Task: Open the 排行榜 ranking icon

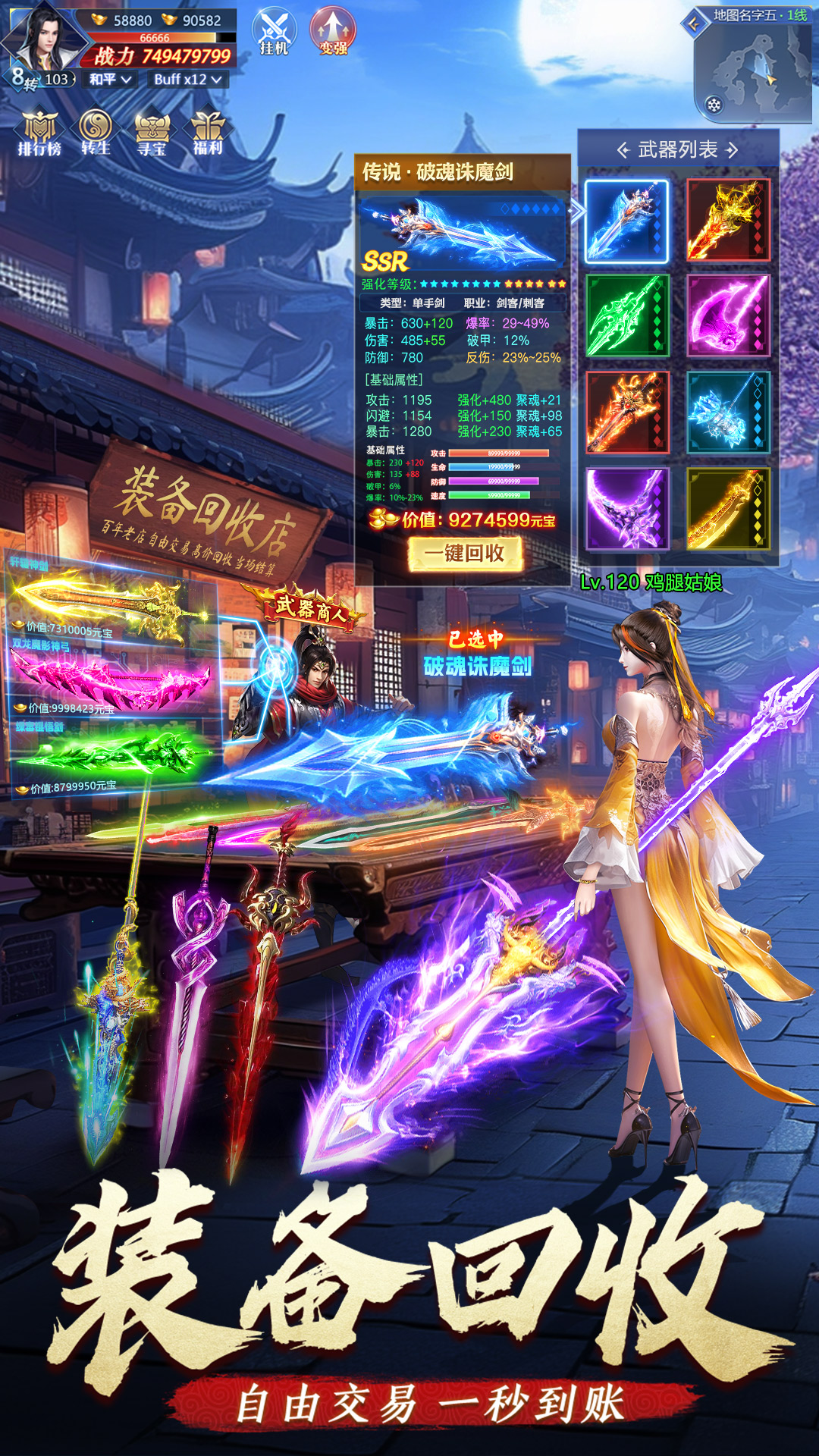Action: [x=39, y=133]
